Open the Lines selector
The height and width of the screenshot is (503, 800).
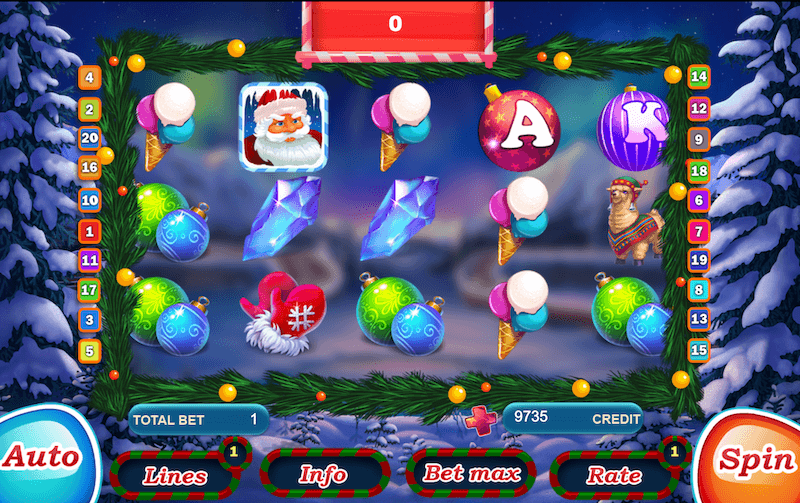174,474
